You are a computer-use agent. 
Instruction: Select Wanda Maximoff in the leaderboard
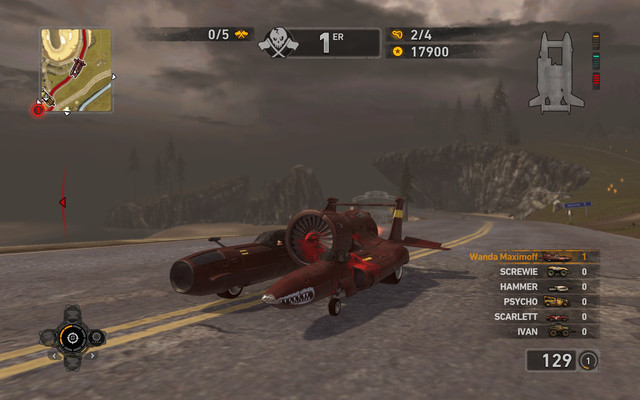pyautogui.click(x=530, y=257)
